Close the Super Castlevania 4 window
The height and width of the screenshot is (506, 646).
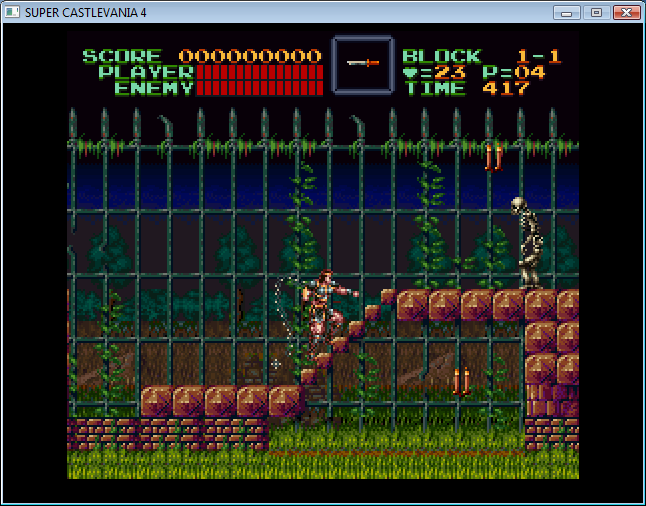pyautogui.click(x=626, y=12)
